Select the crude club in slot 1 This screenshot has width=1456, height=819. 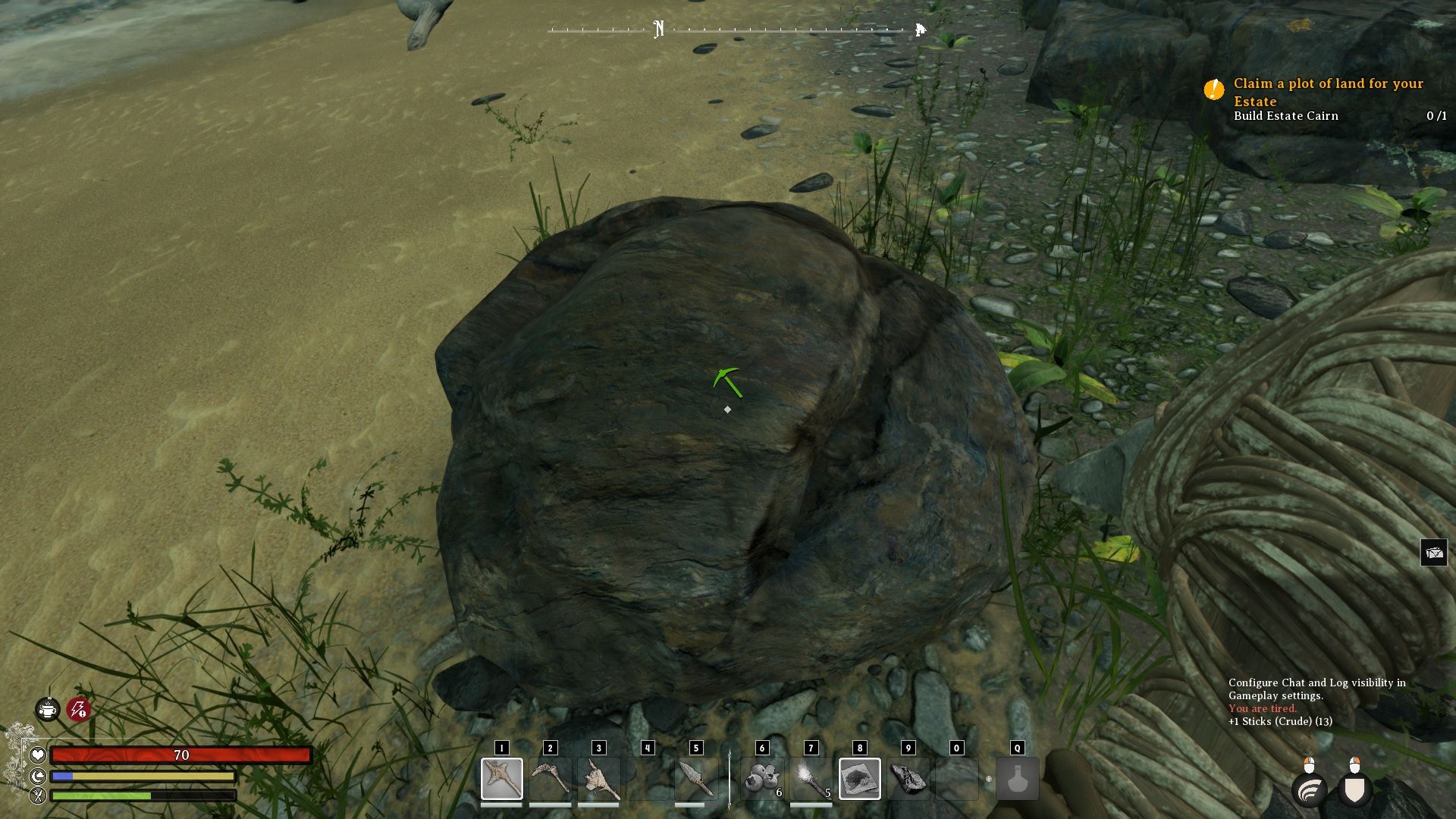pos(501,779)
